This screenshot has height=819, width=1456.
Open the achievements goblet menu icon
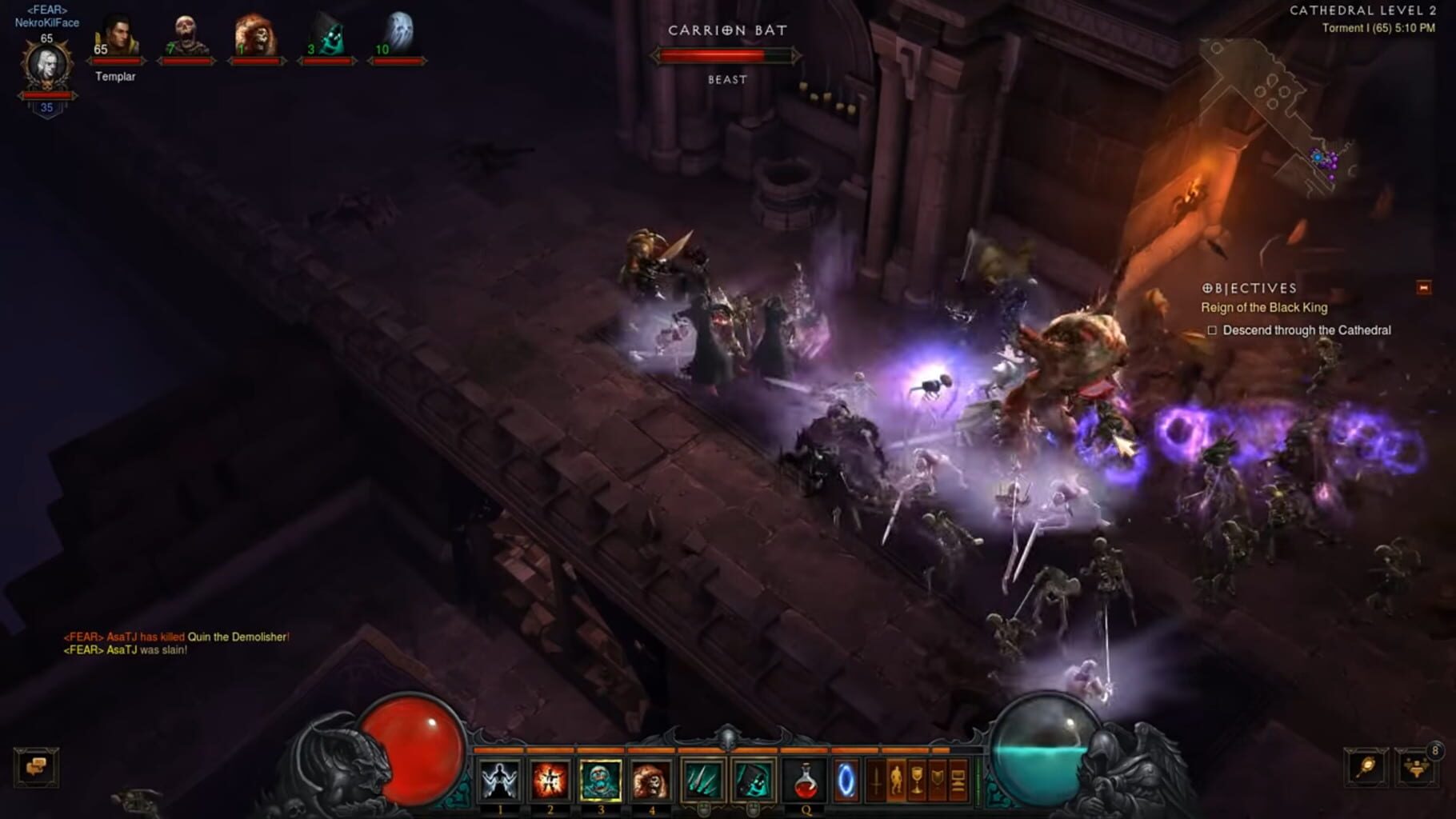(x=917, y=779)
